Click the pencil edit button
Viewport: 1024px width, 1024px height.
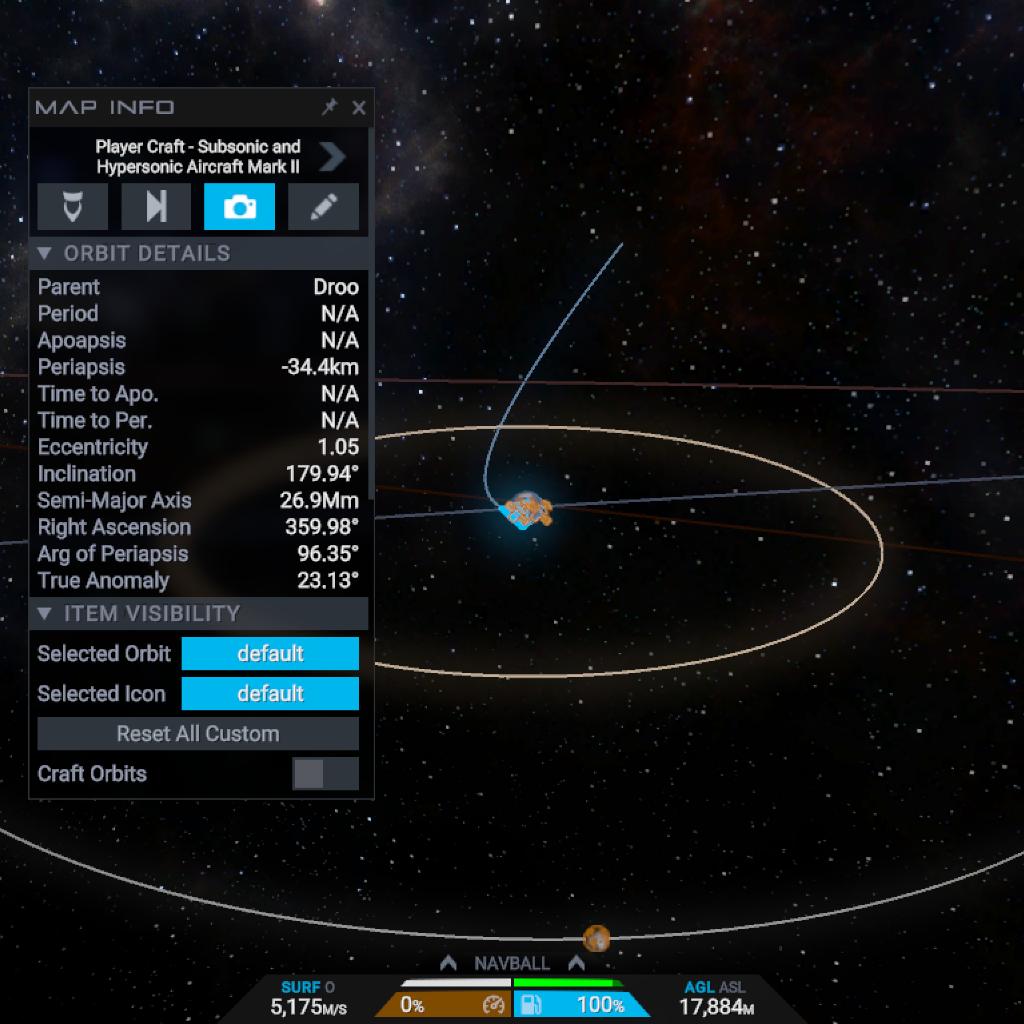click(x=323, y=207)
